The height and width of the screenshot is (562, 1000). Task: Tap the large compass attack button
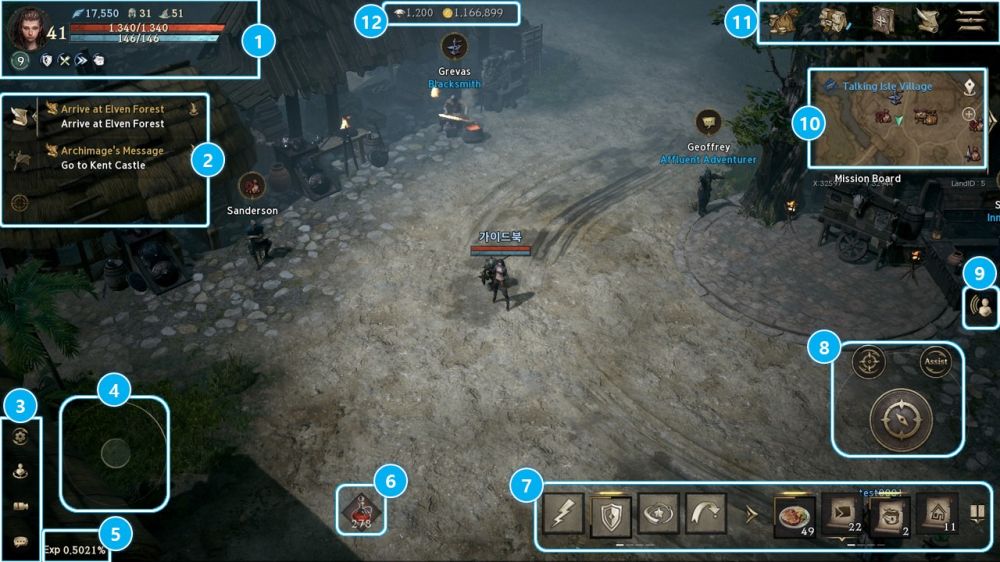902,418
